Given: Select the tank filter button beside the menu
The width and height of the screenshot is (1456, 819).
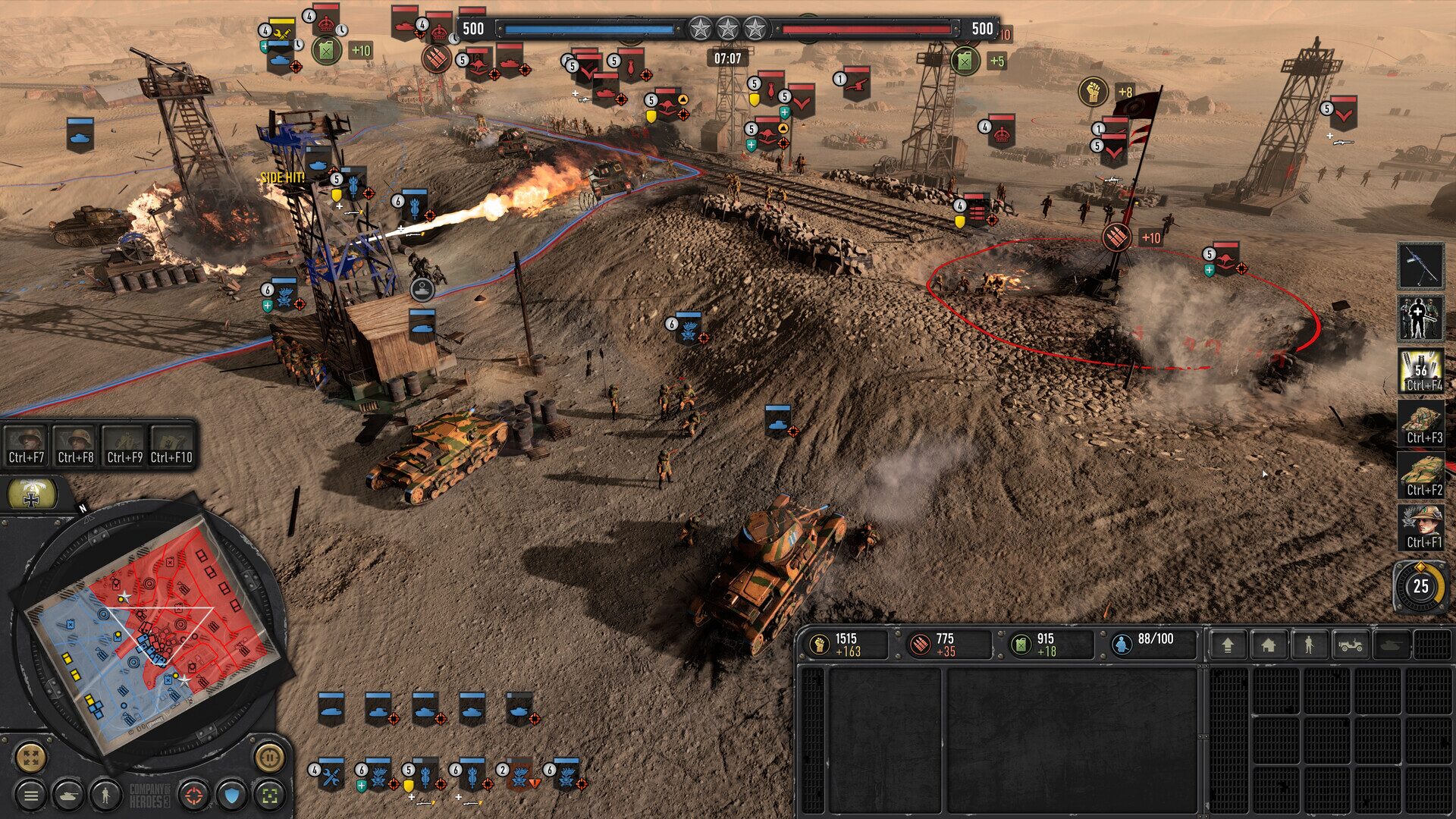Looking at the screenshot, I should (68, 795).
